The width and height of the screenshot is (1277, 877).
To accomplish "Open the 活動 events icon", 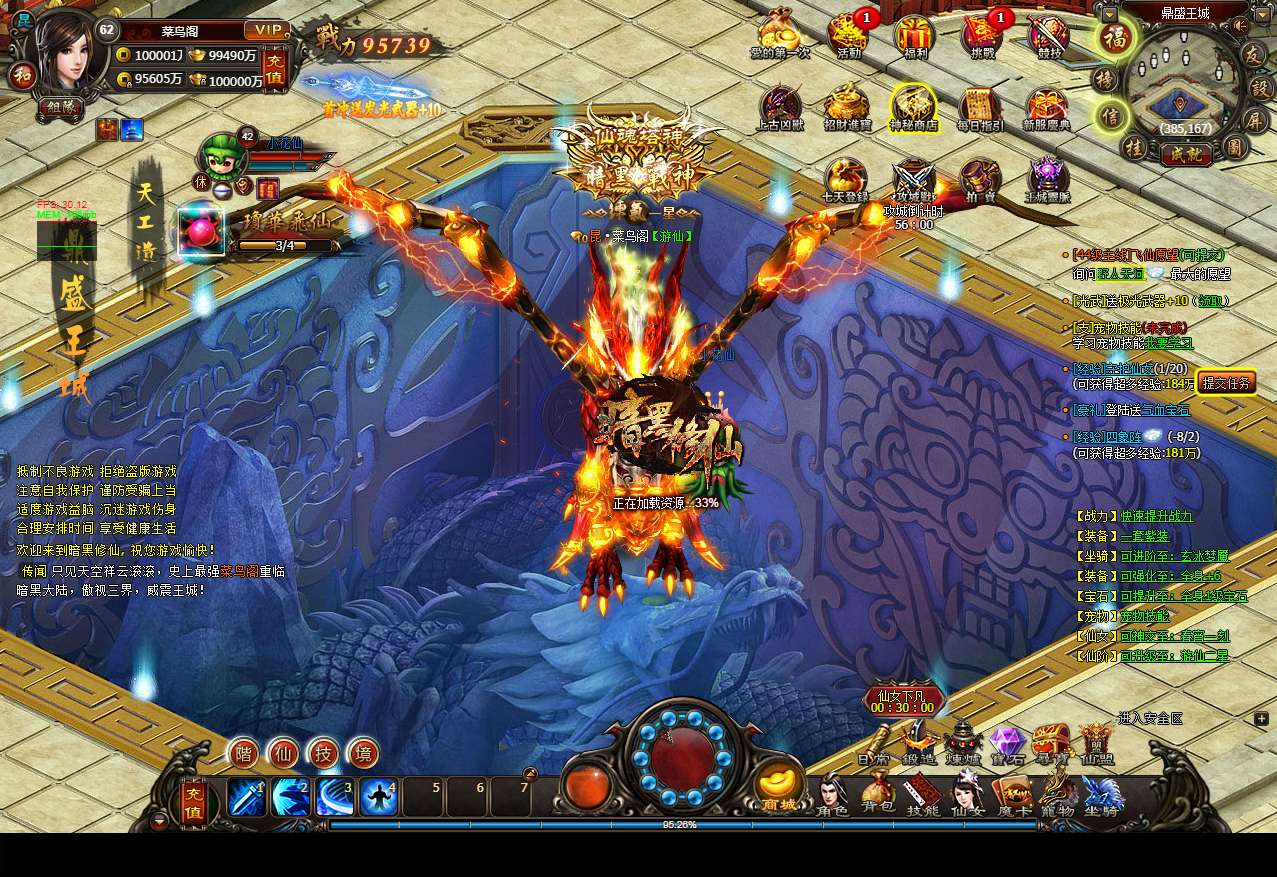I will (849, 36).
